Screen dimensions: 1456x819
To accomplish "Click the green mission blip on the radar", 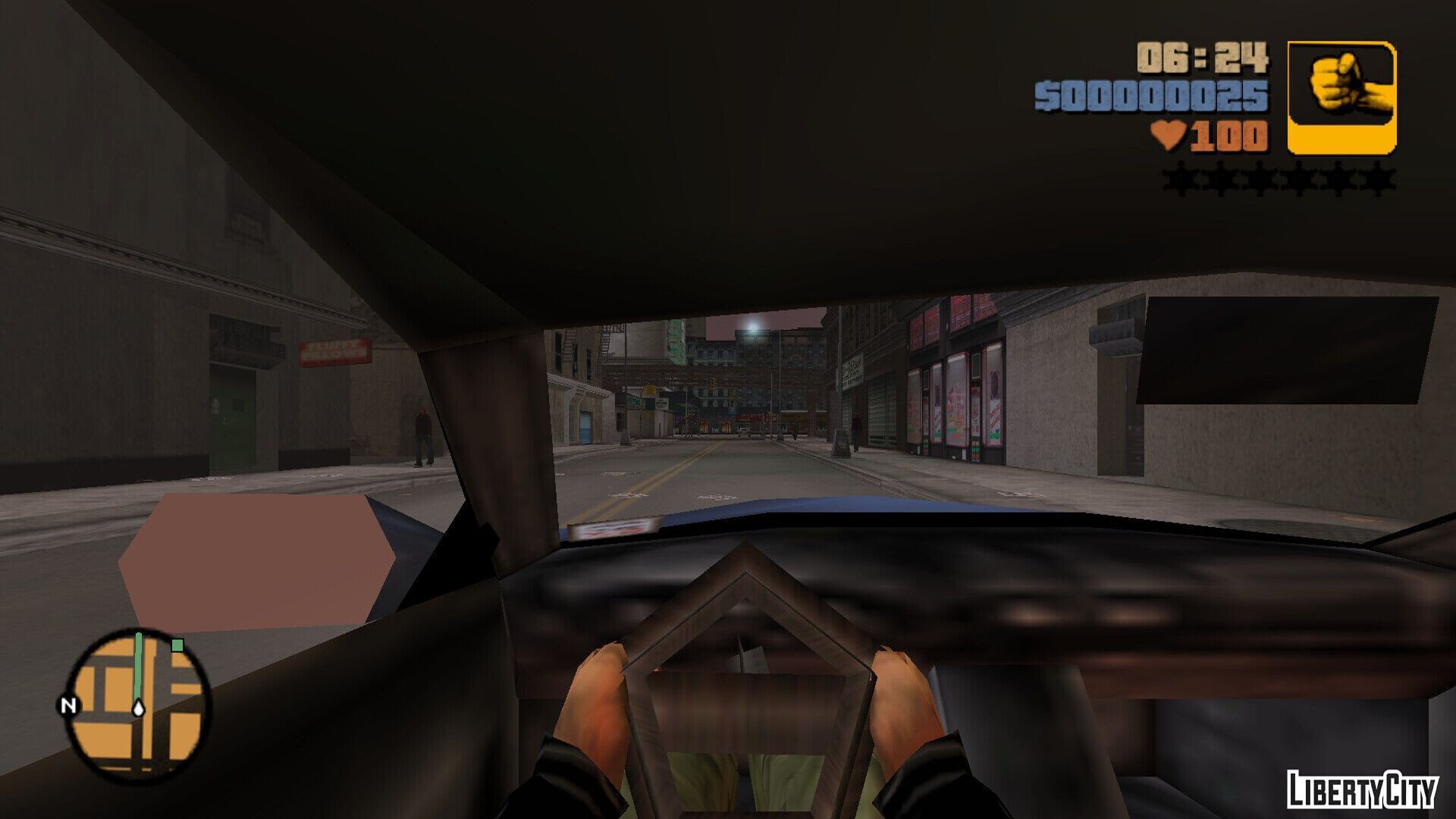I will [x=177, y=645].
